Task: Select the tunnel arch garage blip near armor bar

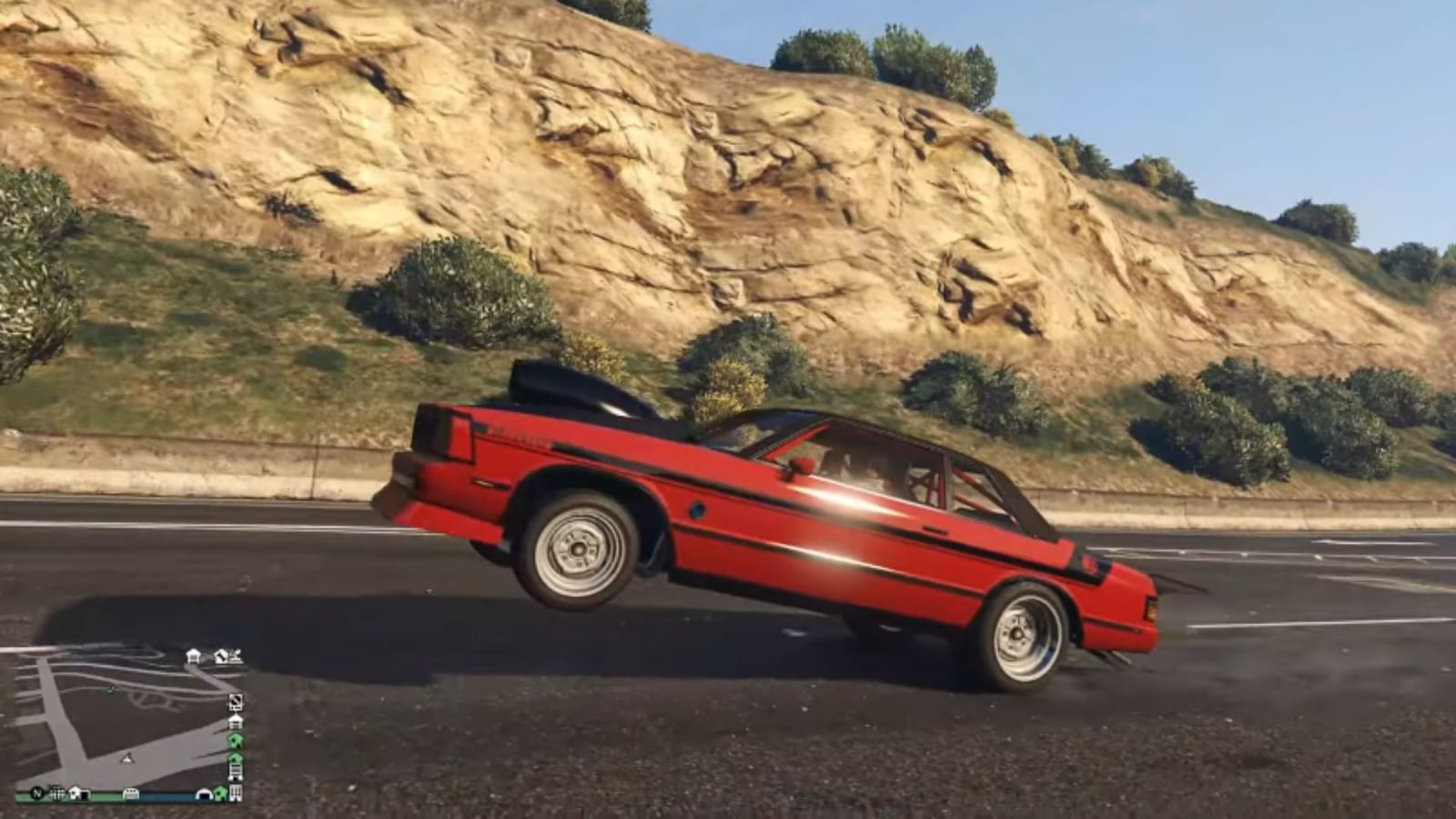Action: pos(205,794)
